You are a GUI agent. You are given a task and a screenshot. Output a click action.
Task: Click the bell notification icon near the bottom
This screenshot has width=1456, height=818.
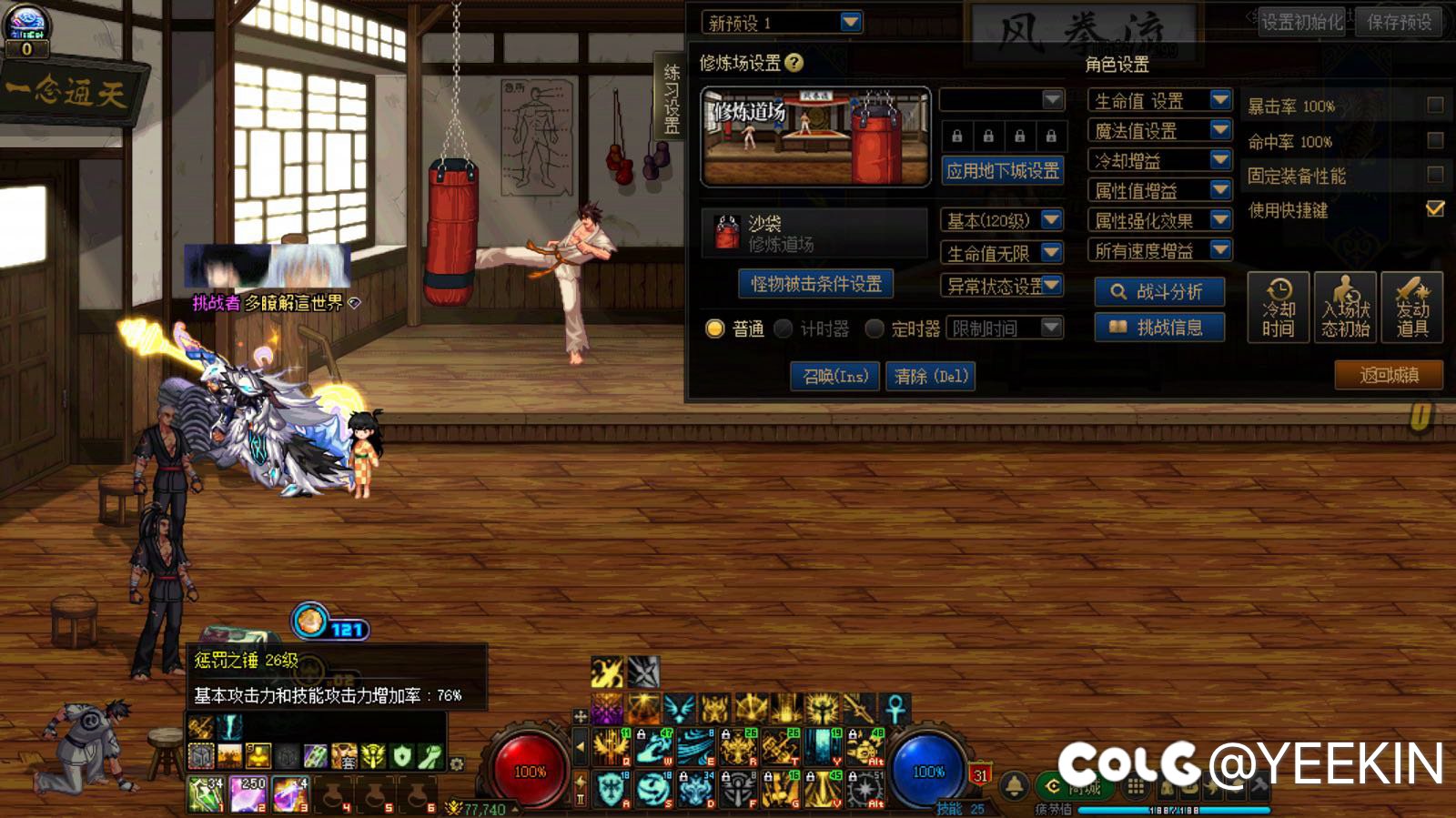[1013, 784]
